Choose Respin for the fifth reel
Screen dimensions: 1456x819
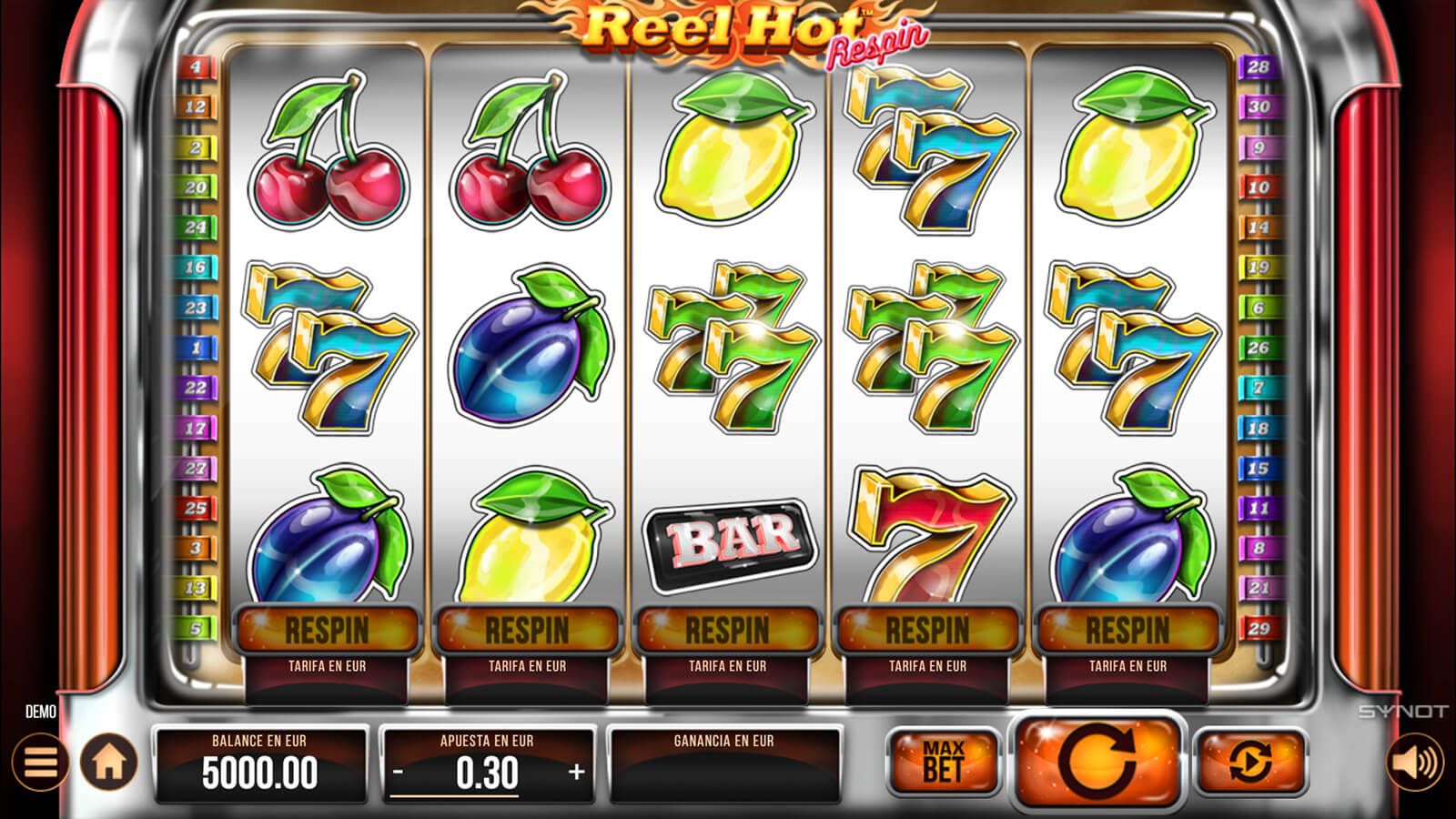(1127, 630)
